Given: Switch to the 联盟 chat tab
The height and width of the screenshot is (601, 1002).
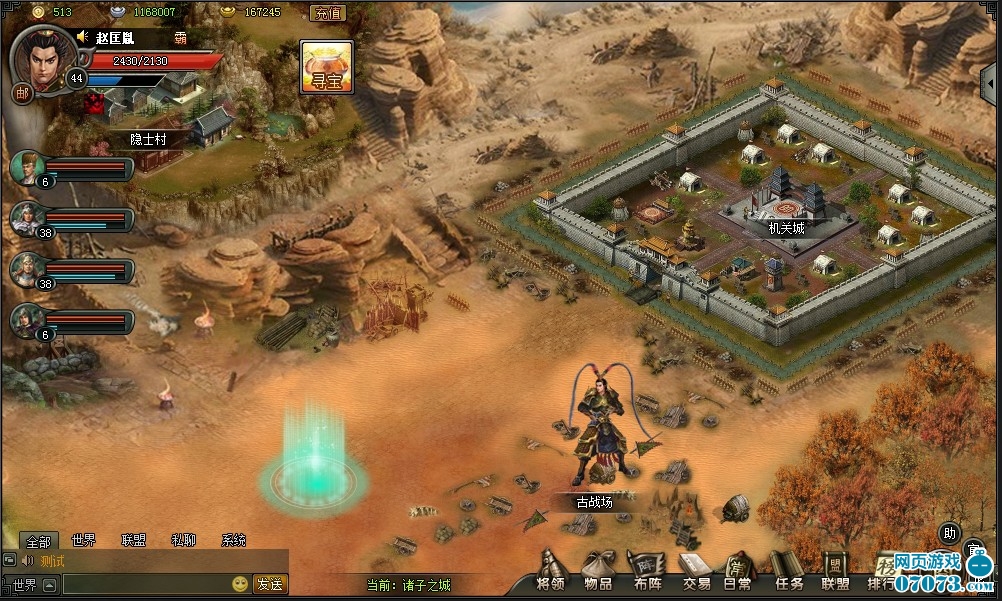Looking at the screenshot, I should pyautogui.click(x=133, y=540).
